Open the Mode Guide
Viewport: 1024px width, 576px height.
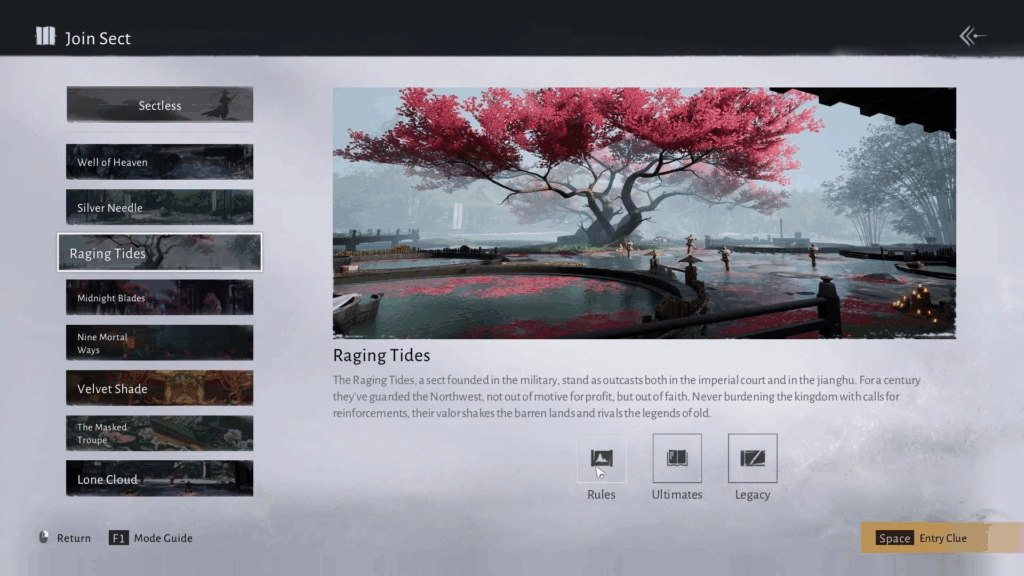point(151,538)
